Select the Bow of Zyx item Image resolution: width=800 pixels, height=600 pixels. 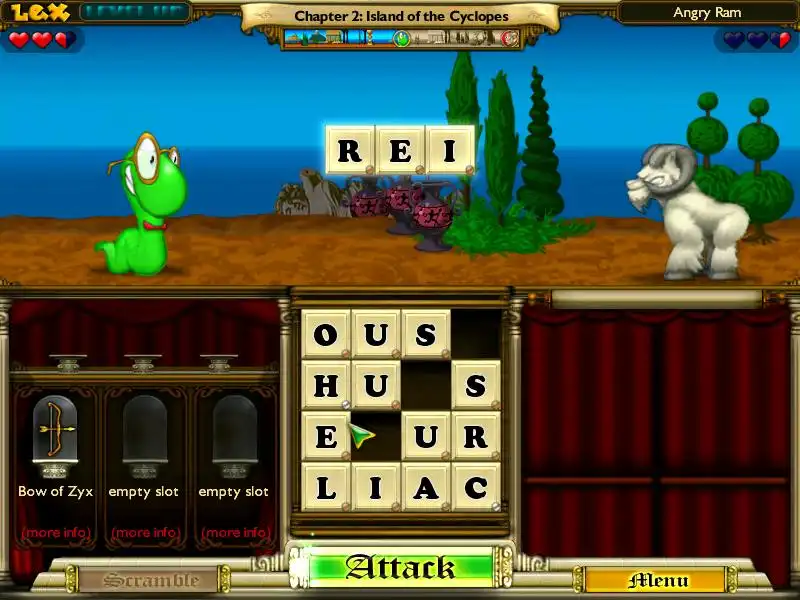[x=55, y=432]
